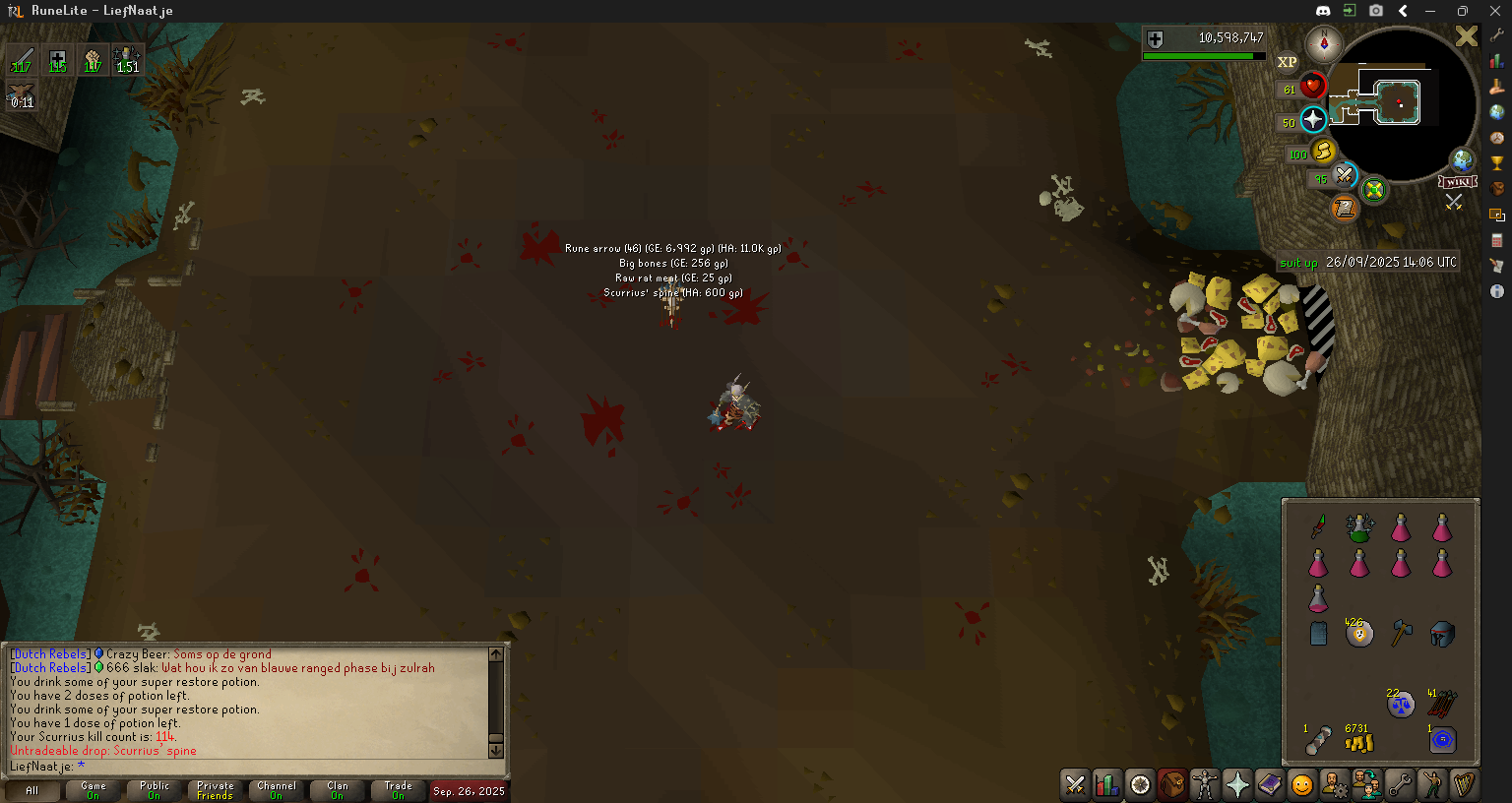Open the Prayer tab
This screenshot has width=1512, height=803.
coord(1237,784)
